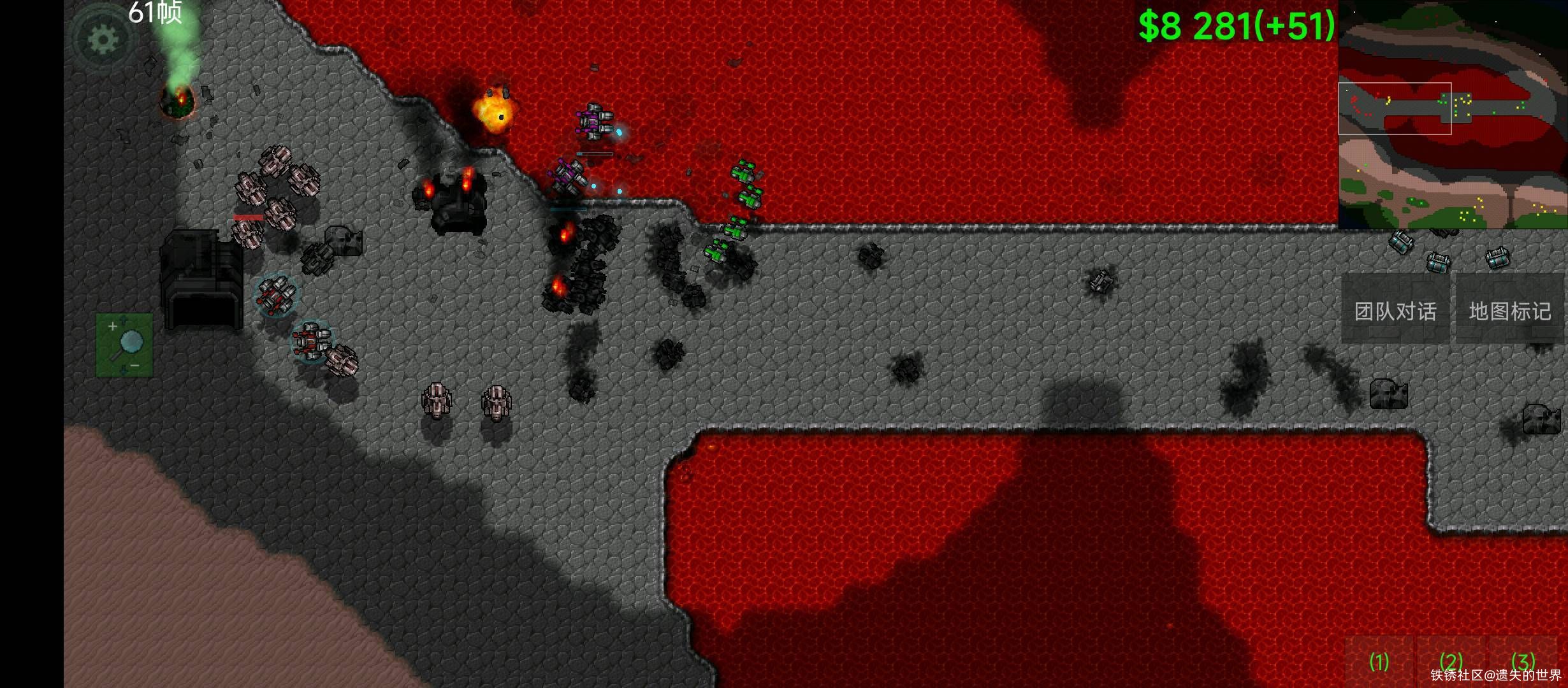Select control group (1)

(1379, 661)
